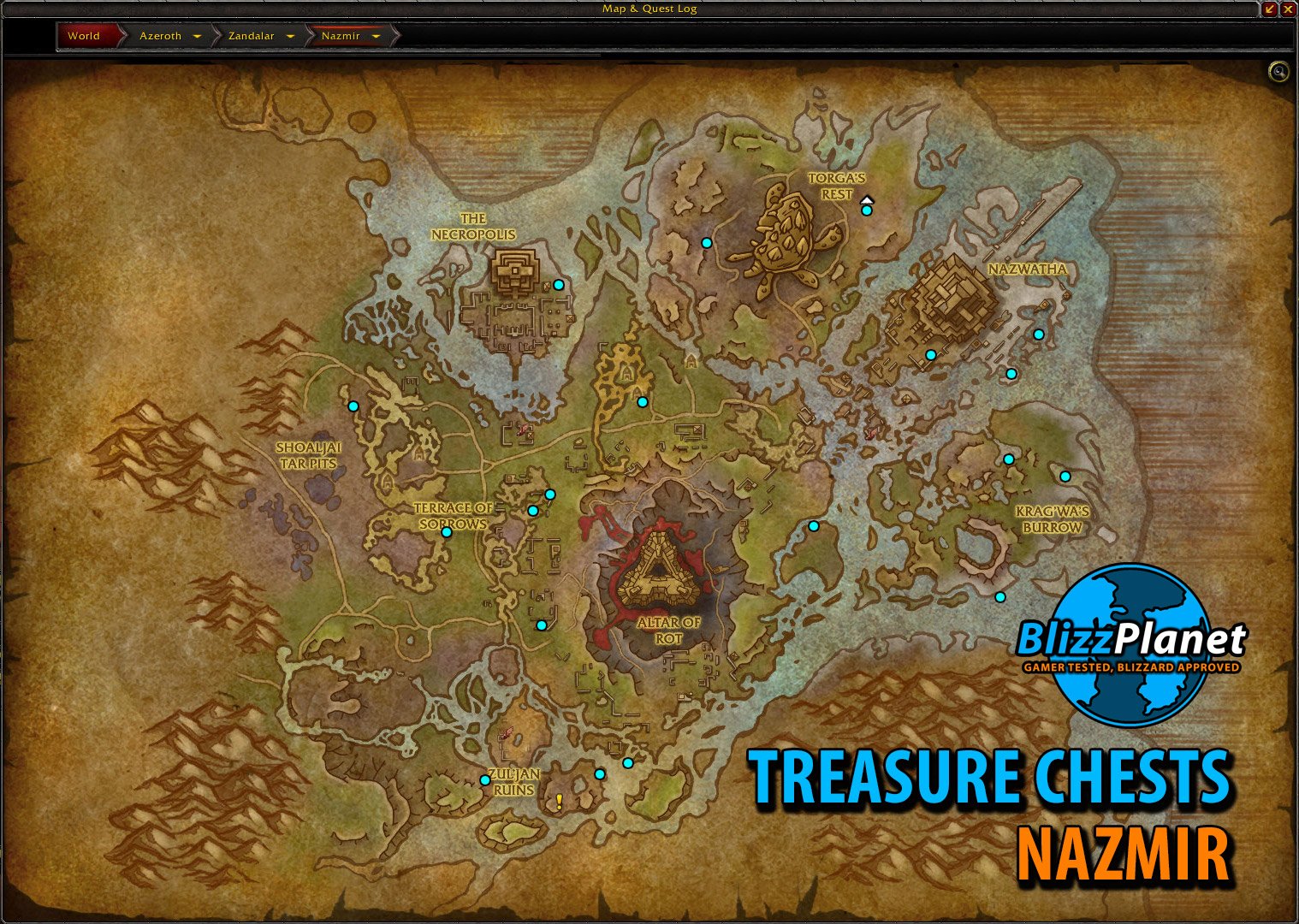This screenshot has width=1299, height=924.
Task: Click the treasure dot near Krag'wa's Burrow
Action: (1065, 476)
